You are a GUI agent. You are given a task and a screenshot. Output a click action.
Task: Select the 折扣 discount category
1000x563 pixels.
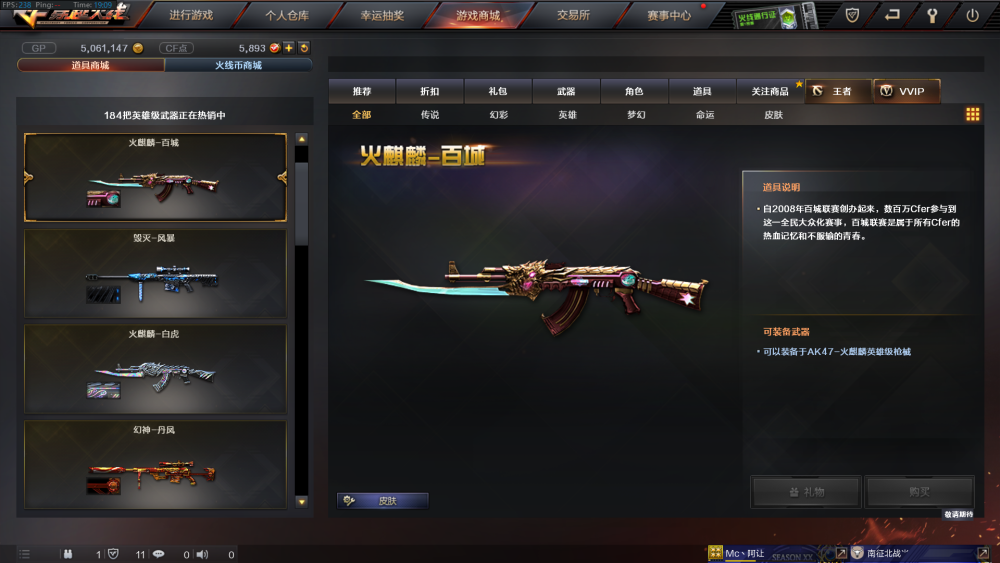430,91
